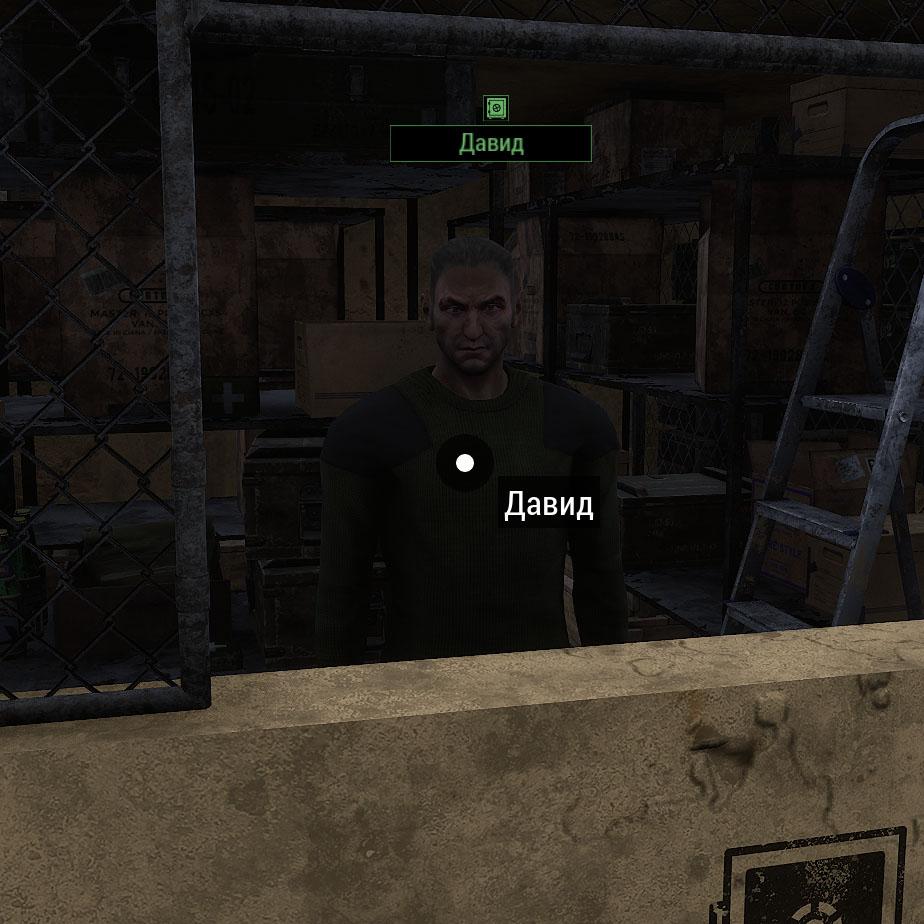This screenshot has height=924, width=924.
Task: Click the green Давид nameplate
Action: point(491,143)
